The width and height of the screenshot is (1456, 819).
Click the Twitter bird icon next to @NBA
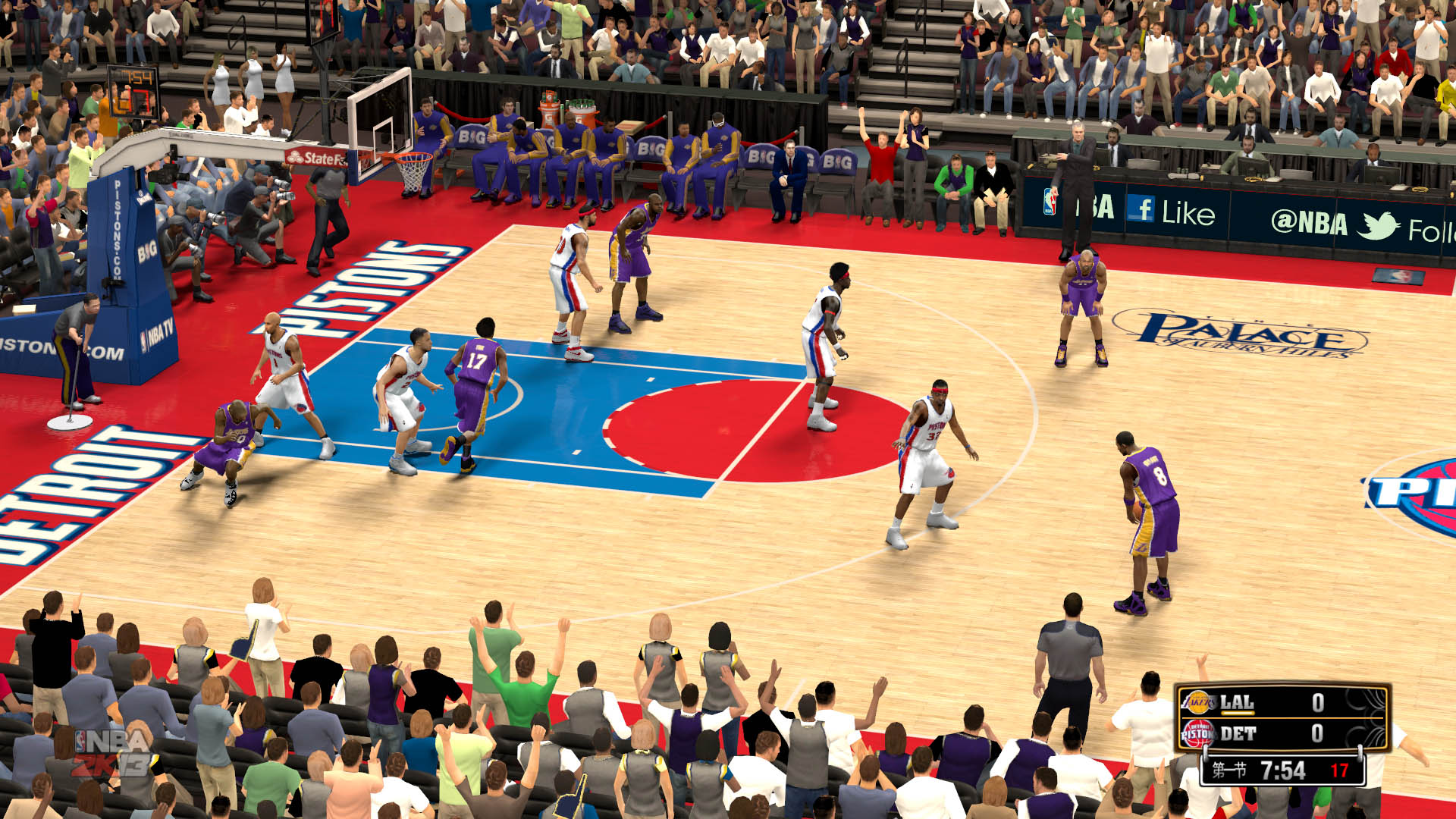[x=1376, y=224]
